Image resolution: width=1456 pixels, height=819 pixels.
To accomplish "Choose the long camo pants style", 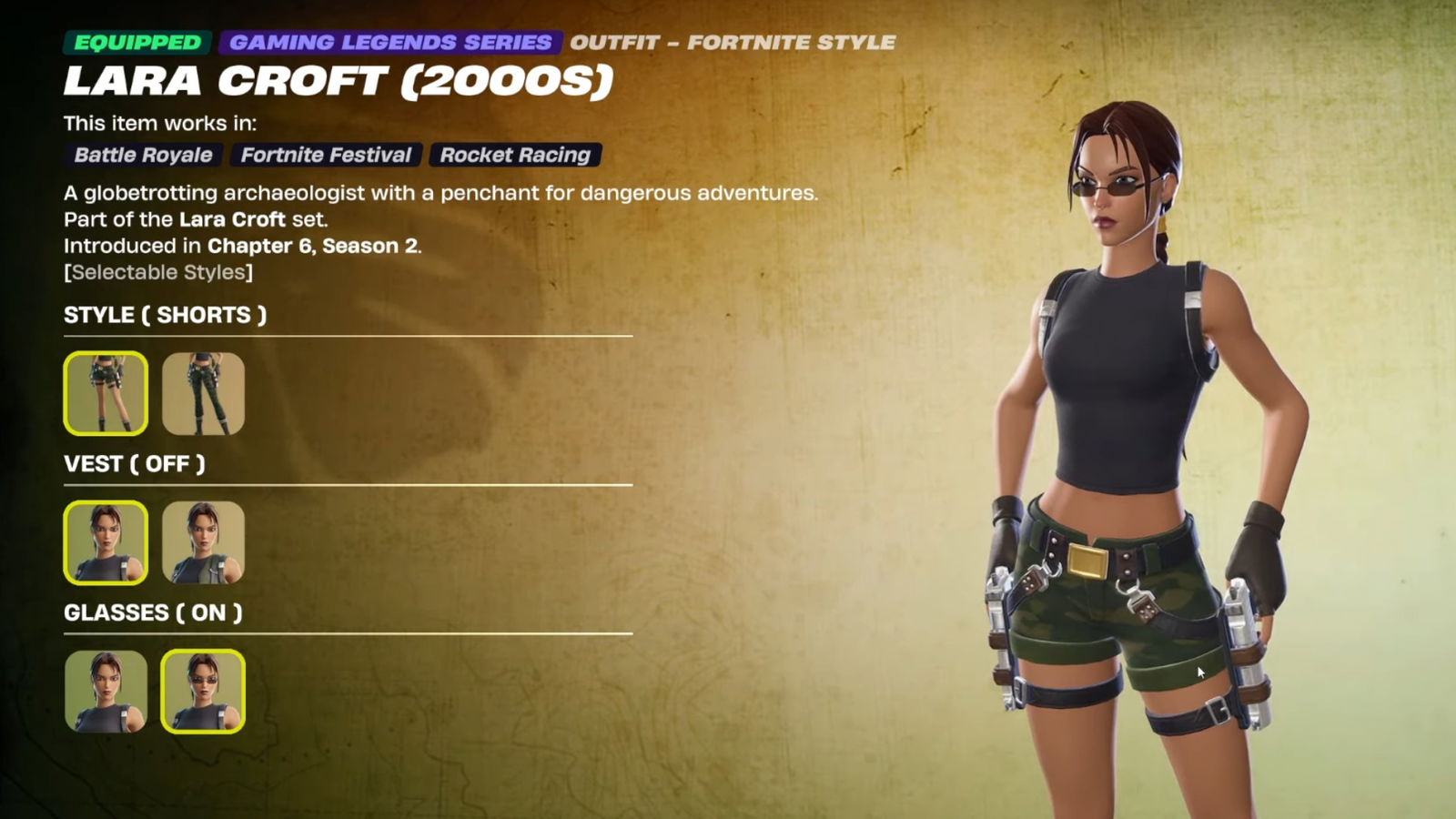I will point(203,393).
